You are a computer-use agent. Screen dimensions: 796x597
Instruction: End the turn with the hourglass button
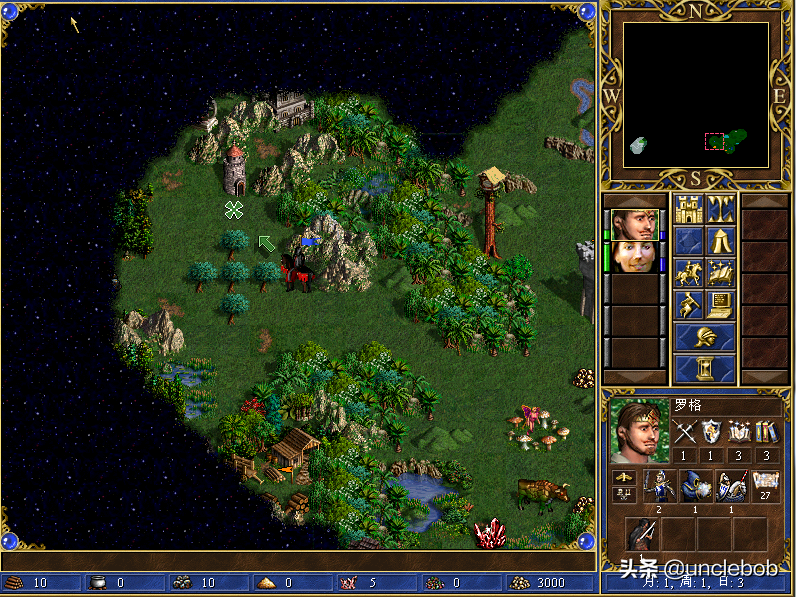pyautogui.click(x=705, y=368)
